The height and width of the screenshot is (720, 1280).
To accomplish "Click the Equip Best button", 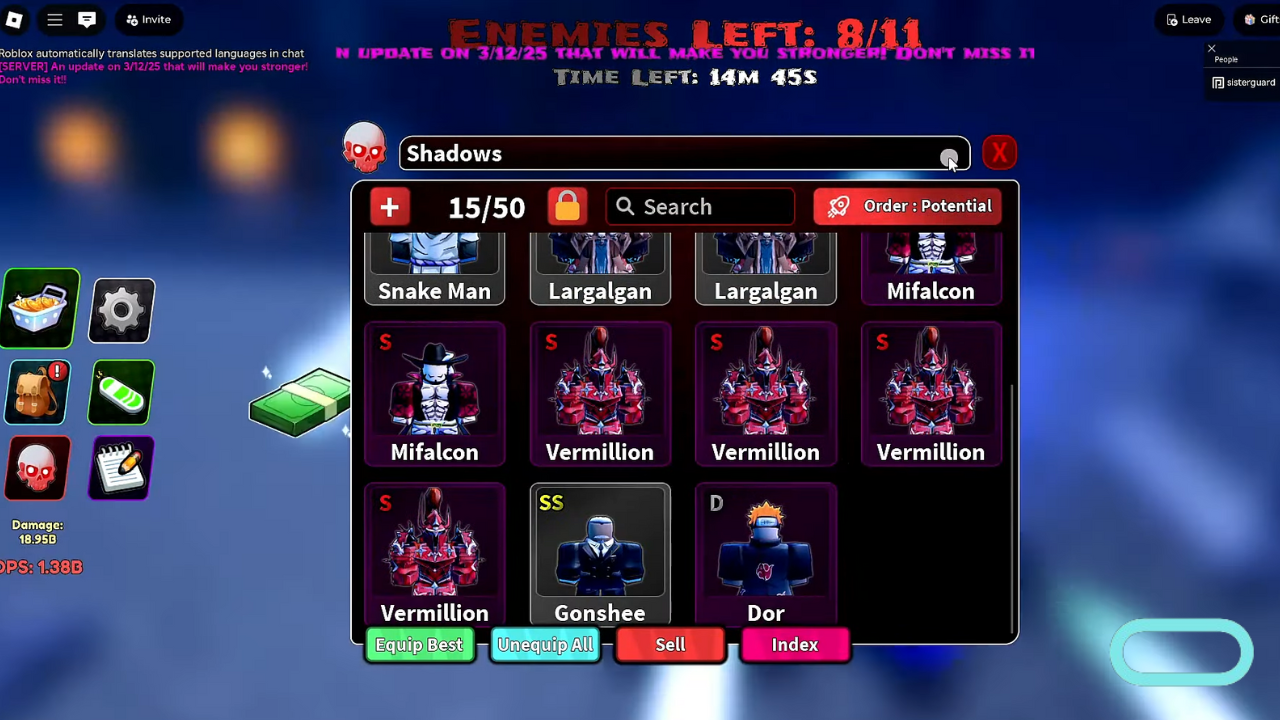I will tap(419, 645).
